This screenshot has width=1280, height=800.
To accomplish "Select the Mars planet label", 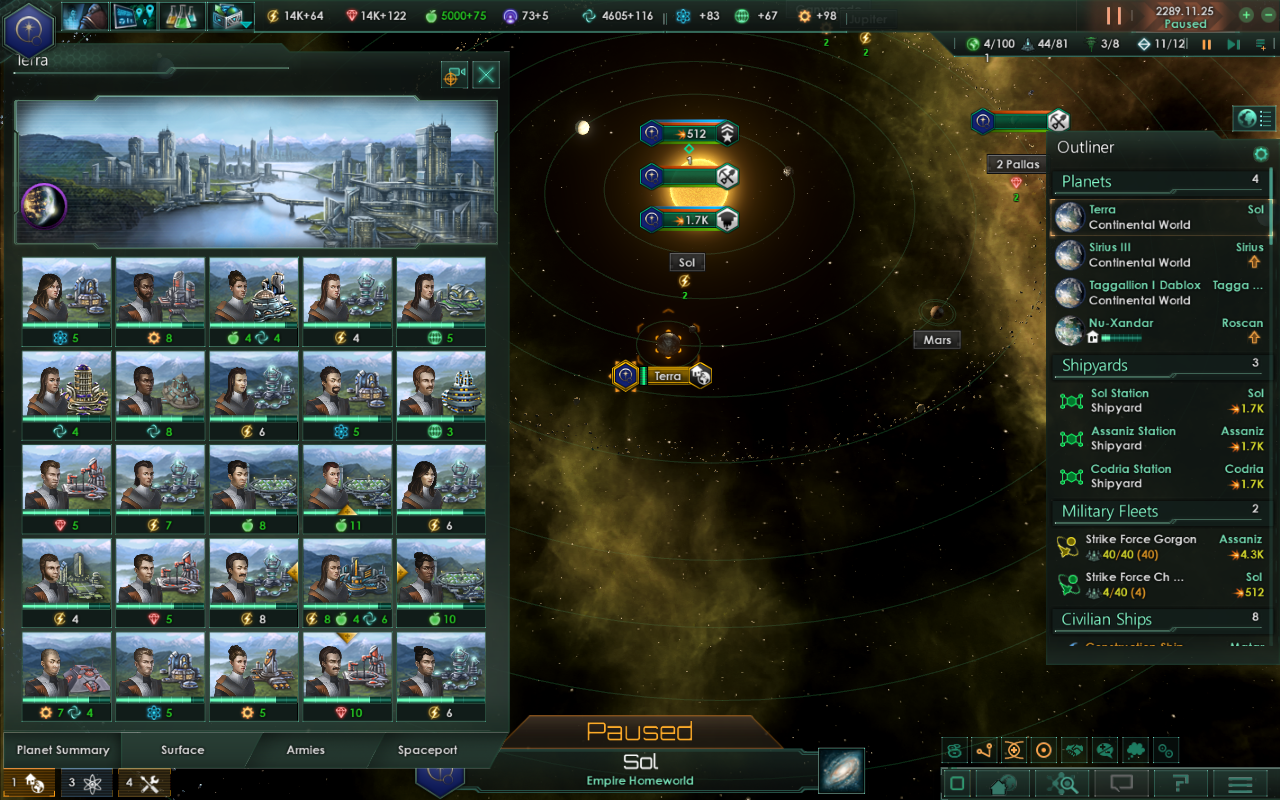I will pyautogui.click(x=937, y=340).
